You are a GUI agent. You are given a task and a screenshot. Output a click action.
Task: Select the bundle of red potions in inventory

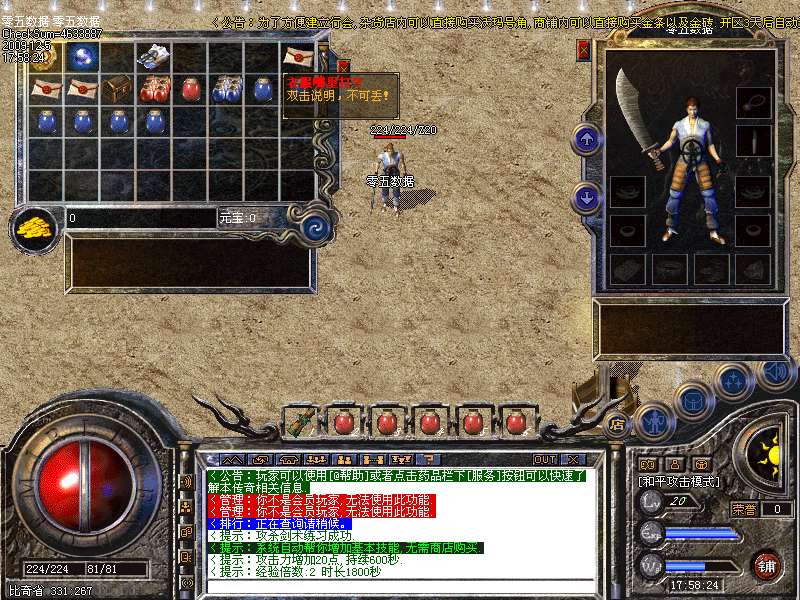(154, 90)
